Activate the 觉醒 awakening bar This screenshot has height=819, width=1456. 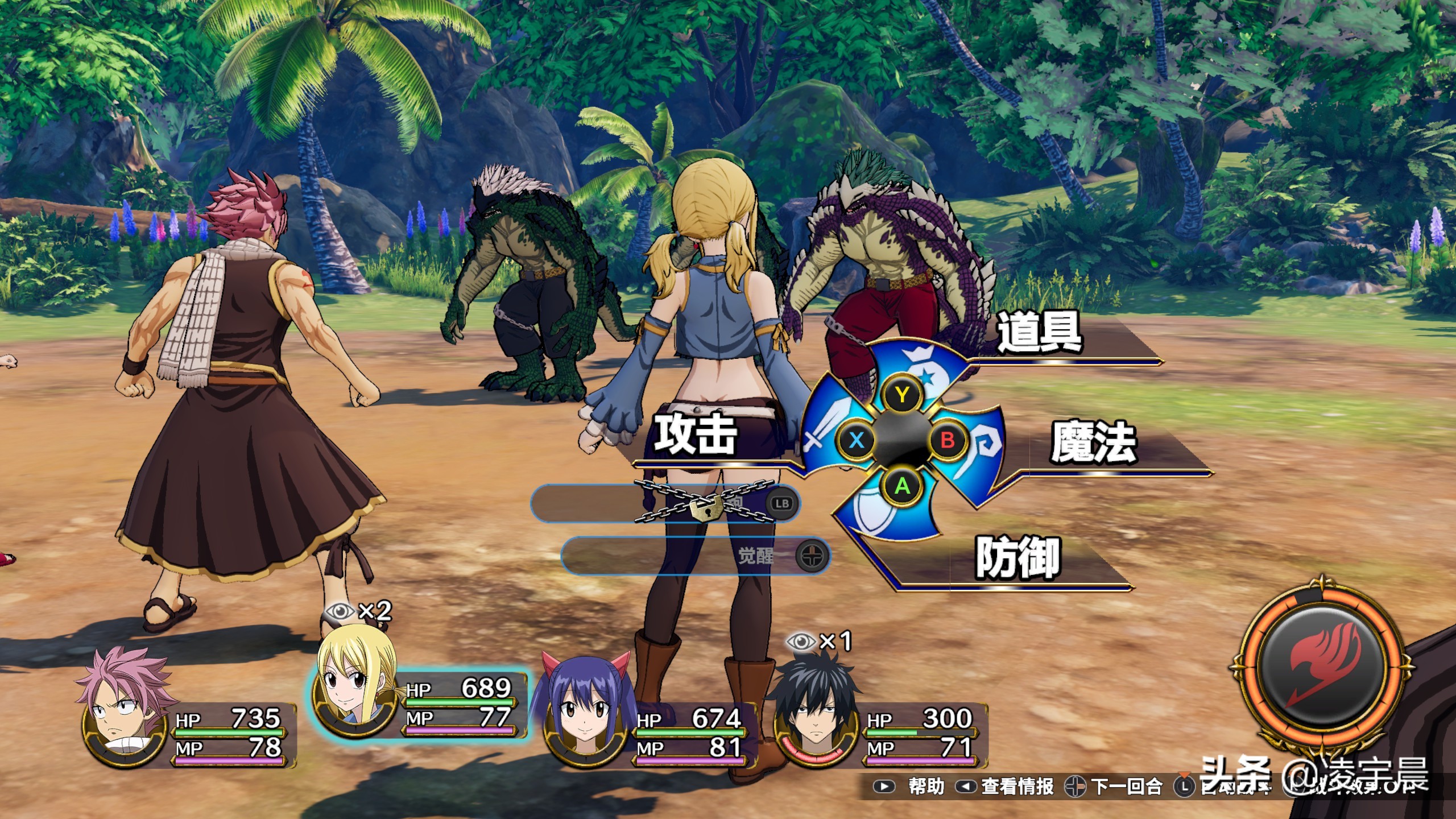(695, 555)
